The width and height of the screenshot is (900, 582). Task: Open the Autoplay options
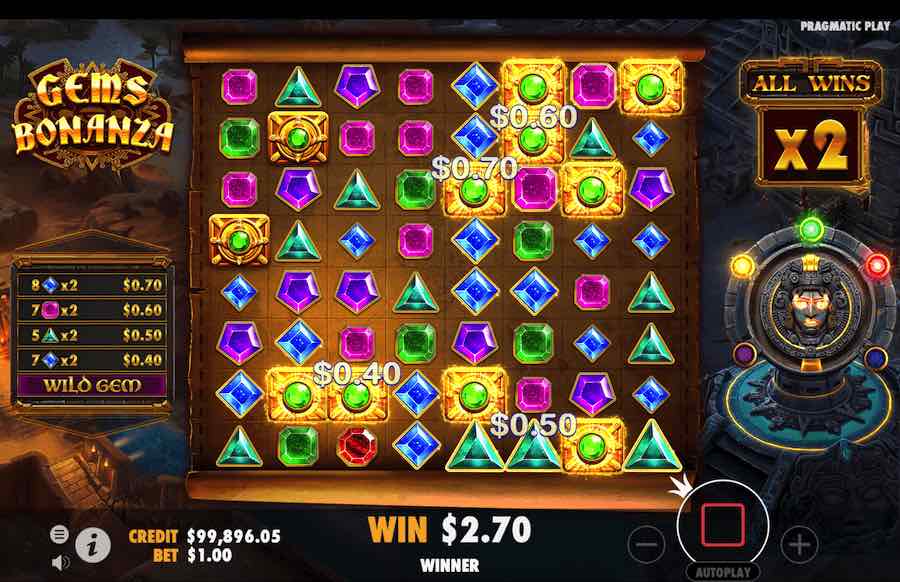[722, 574]
